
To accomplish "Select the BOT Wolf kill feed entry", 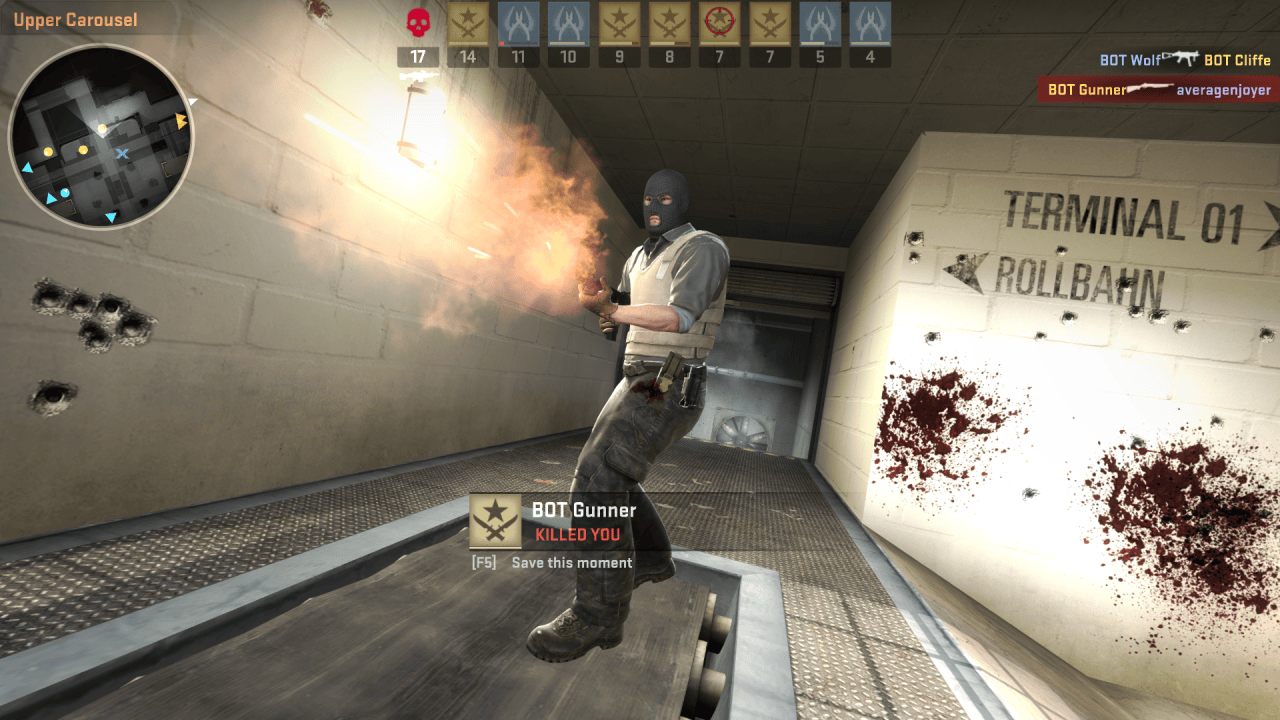I will (x=1185, y=60).
